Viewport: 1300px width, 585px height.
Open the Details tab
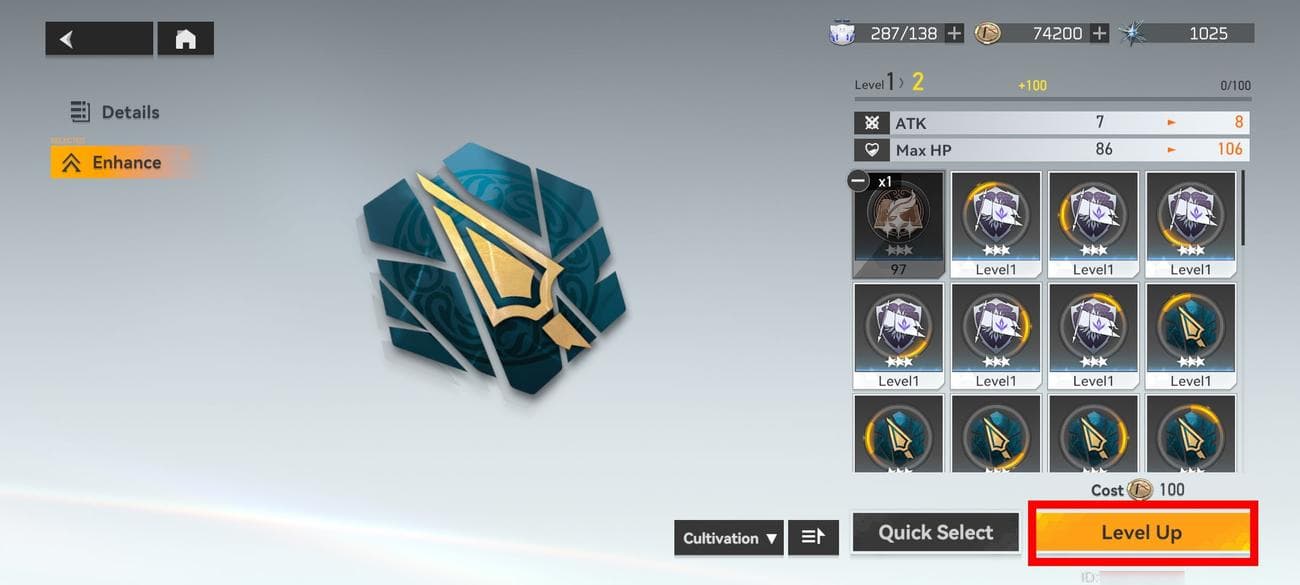115,112
